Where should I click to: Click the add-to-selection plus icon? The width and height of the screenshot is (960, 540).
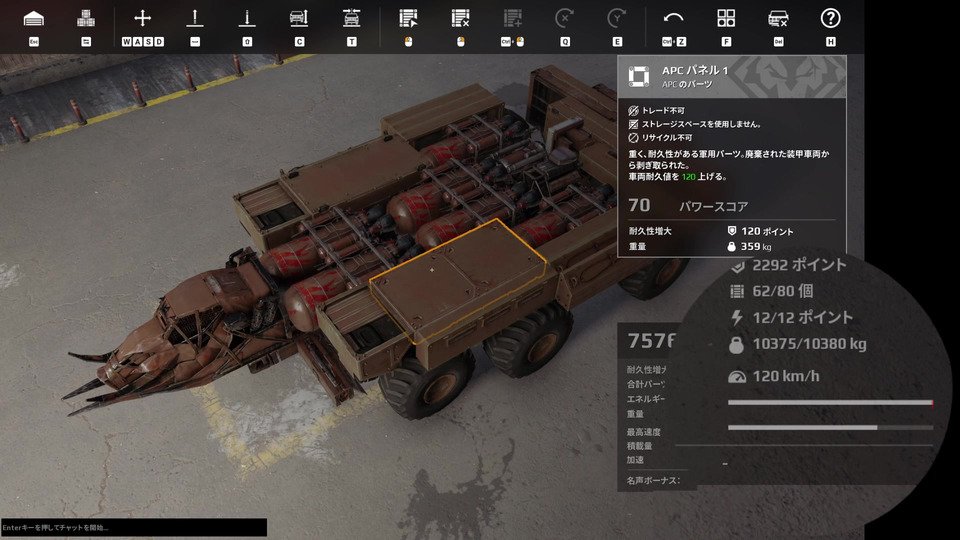[512, 19]
